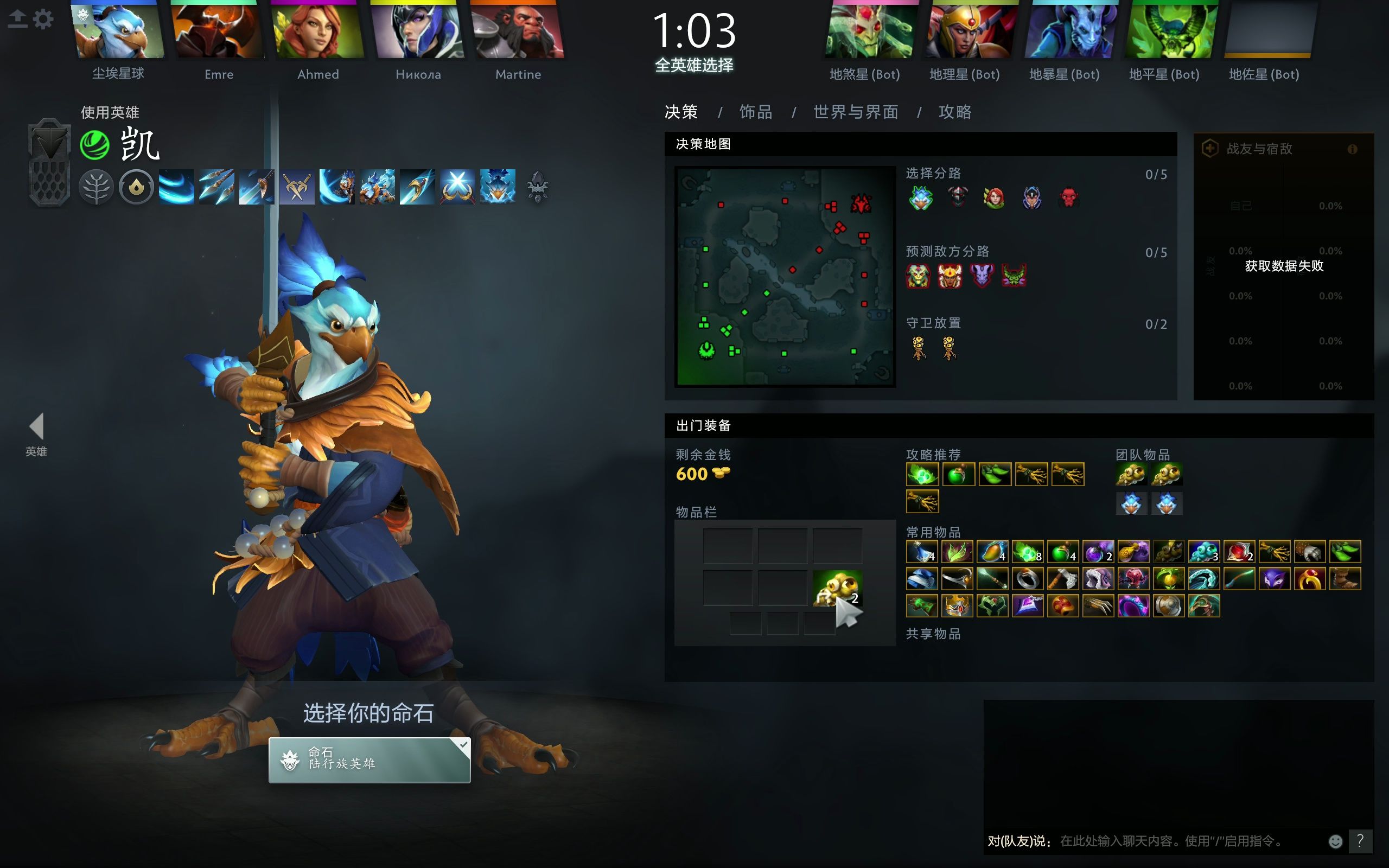Select the 攻略 tab
The image size is (1389, 868).
click(954, 112)
